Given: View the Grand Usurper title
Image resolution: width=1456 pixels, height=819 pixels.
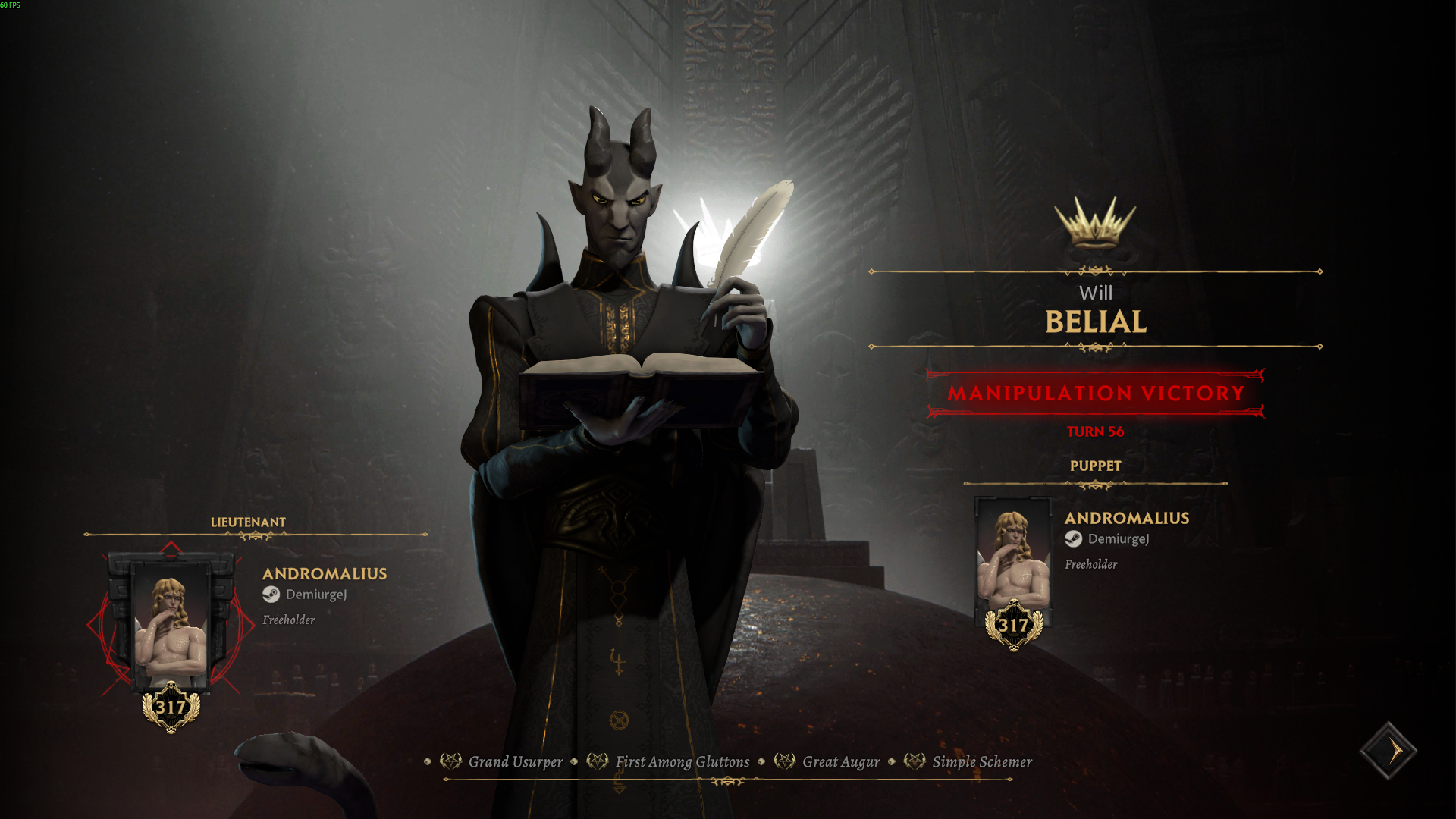Looking at the screenshot, I should pyautogui.click(x=515, y=762).
